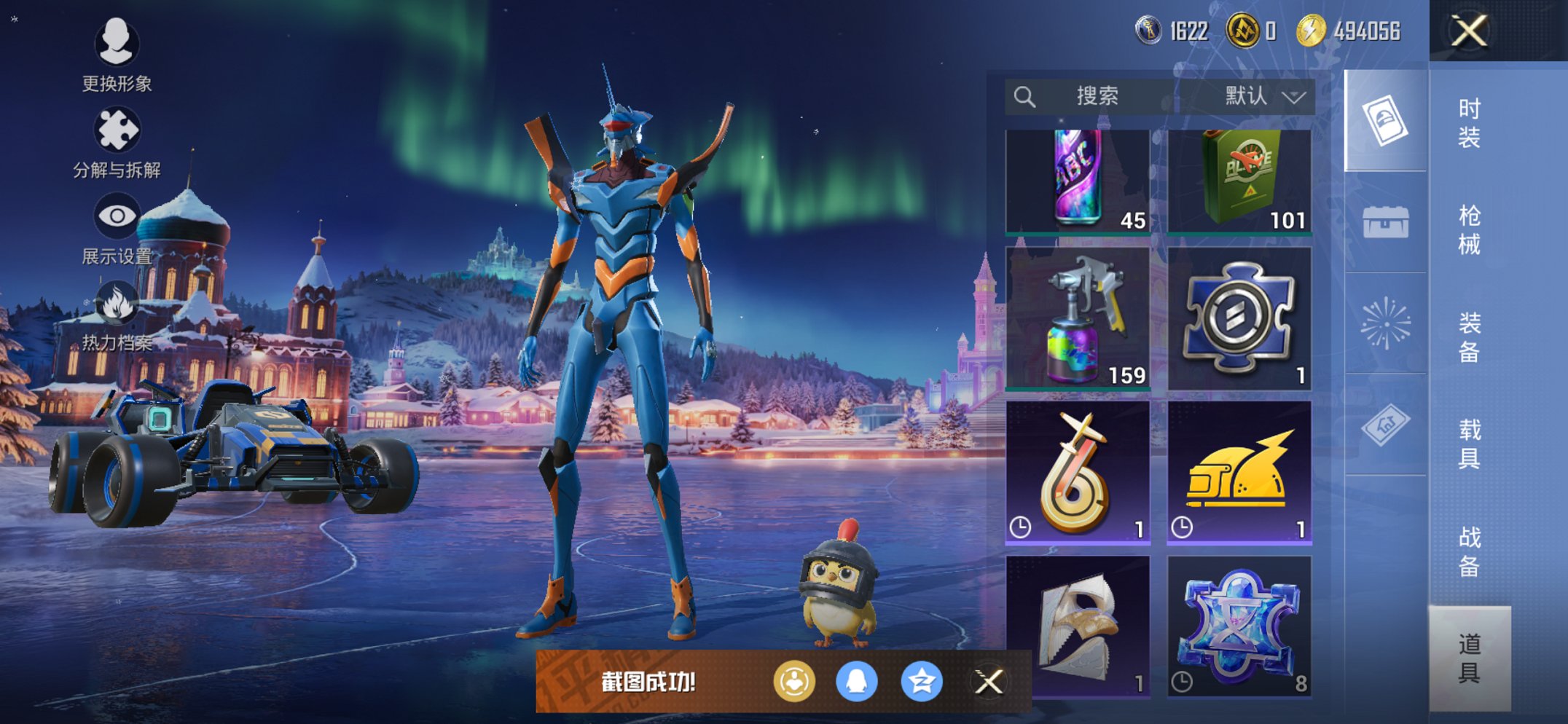Share screenshot via the blue QQ icon
The height and width of the screenshot is (724, 1568).
pos(856,682)
